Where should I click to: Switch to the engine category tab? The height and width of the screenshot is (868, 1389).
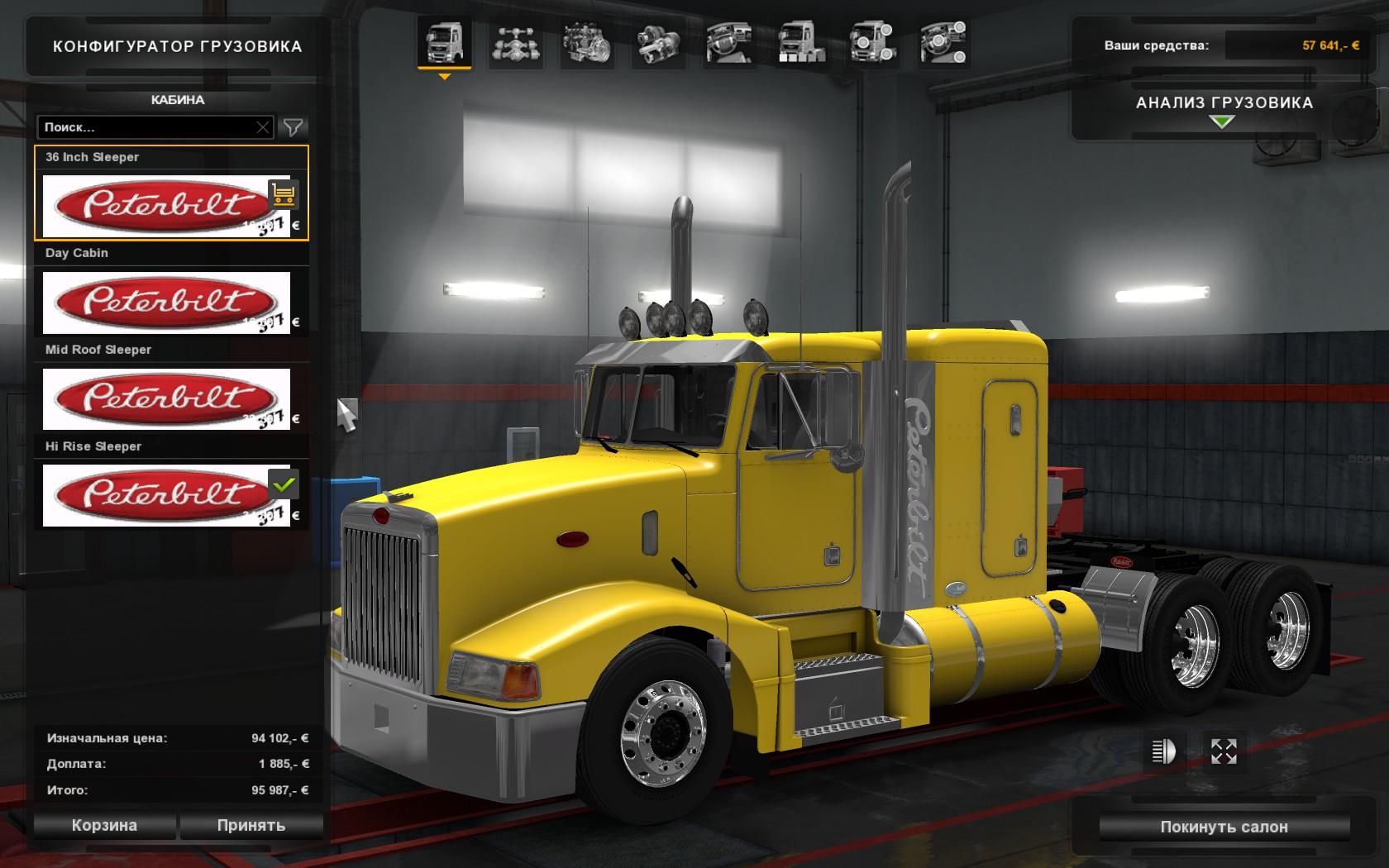point(587,43)
